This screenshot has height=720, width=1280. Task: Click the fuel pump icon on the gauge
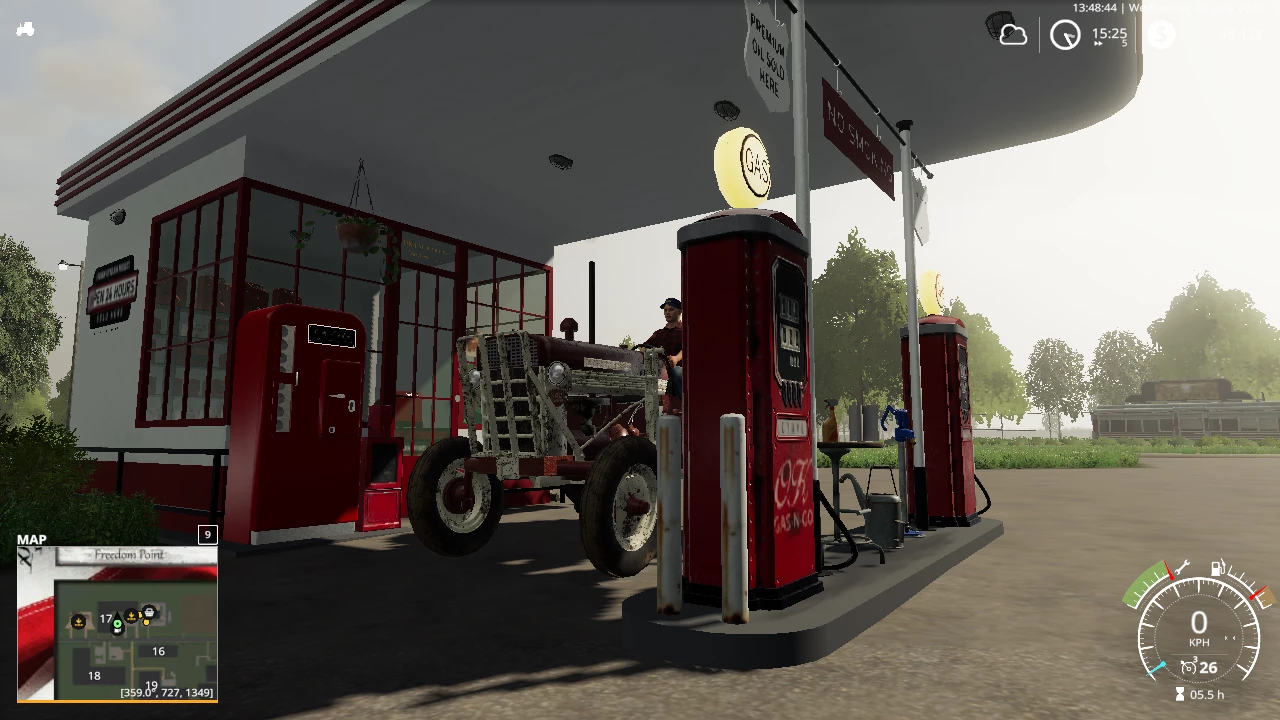1218,568
